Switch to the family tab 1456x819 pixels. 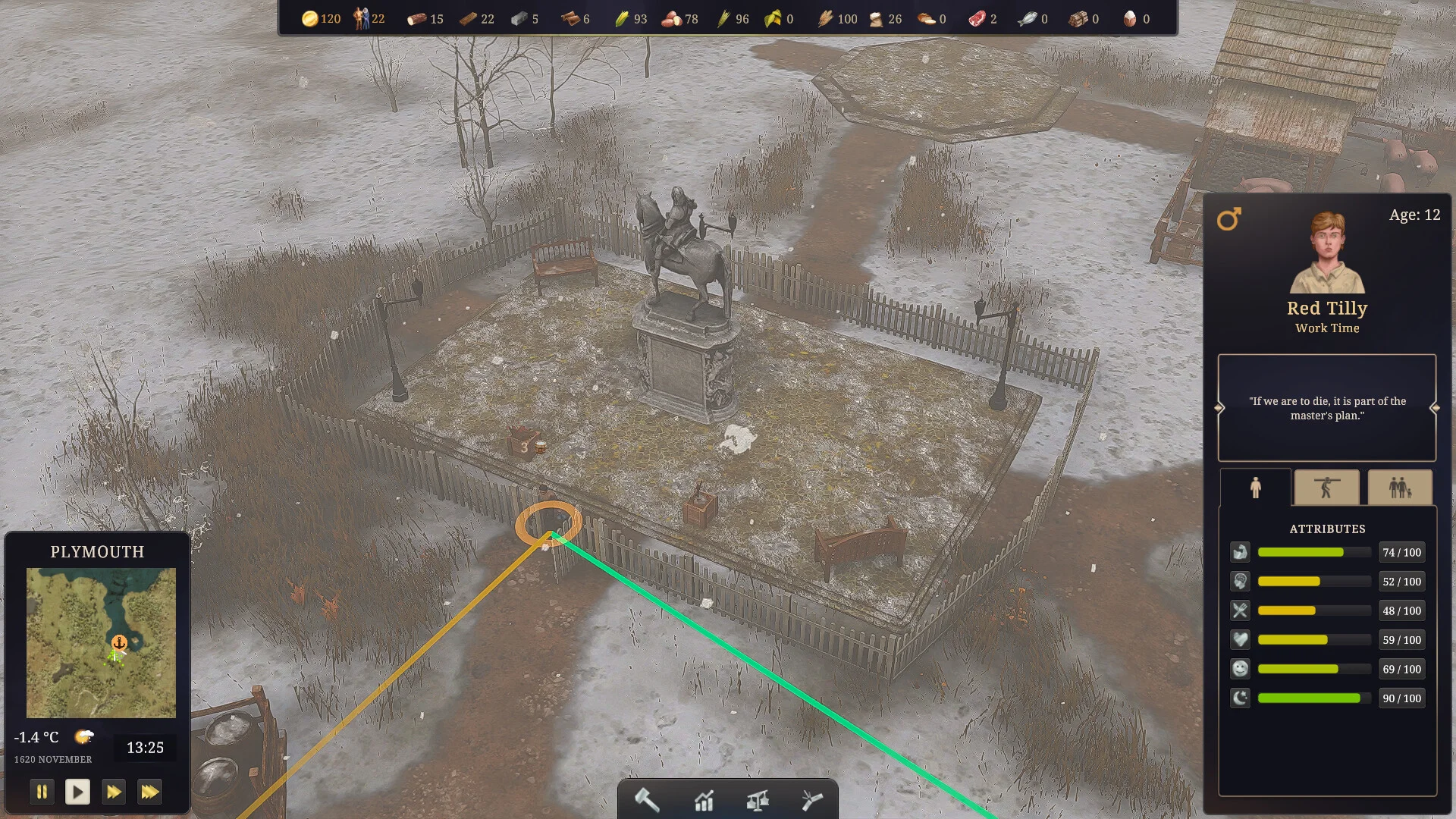1400,488
